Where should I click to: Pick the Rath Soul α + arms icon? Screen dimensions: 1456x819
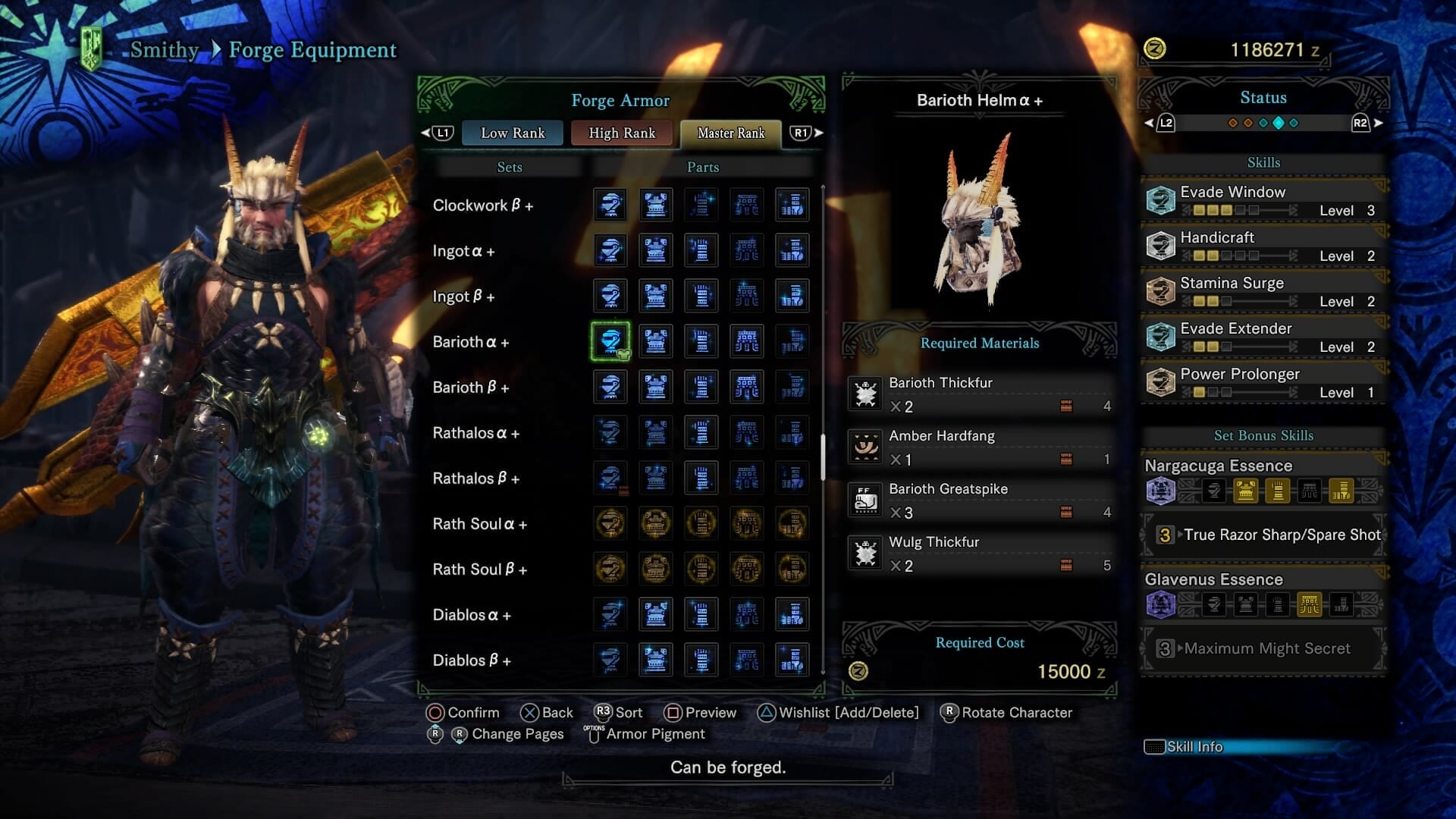click(701, 523)
